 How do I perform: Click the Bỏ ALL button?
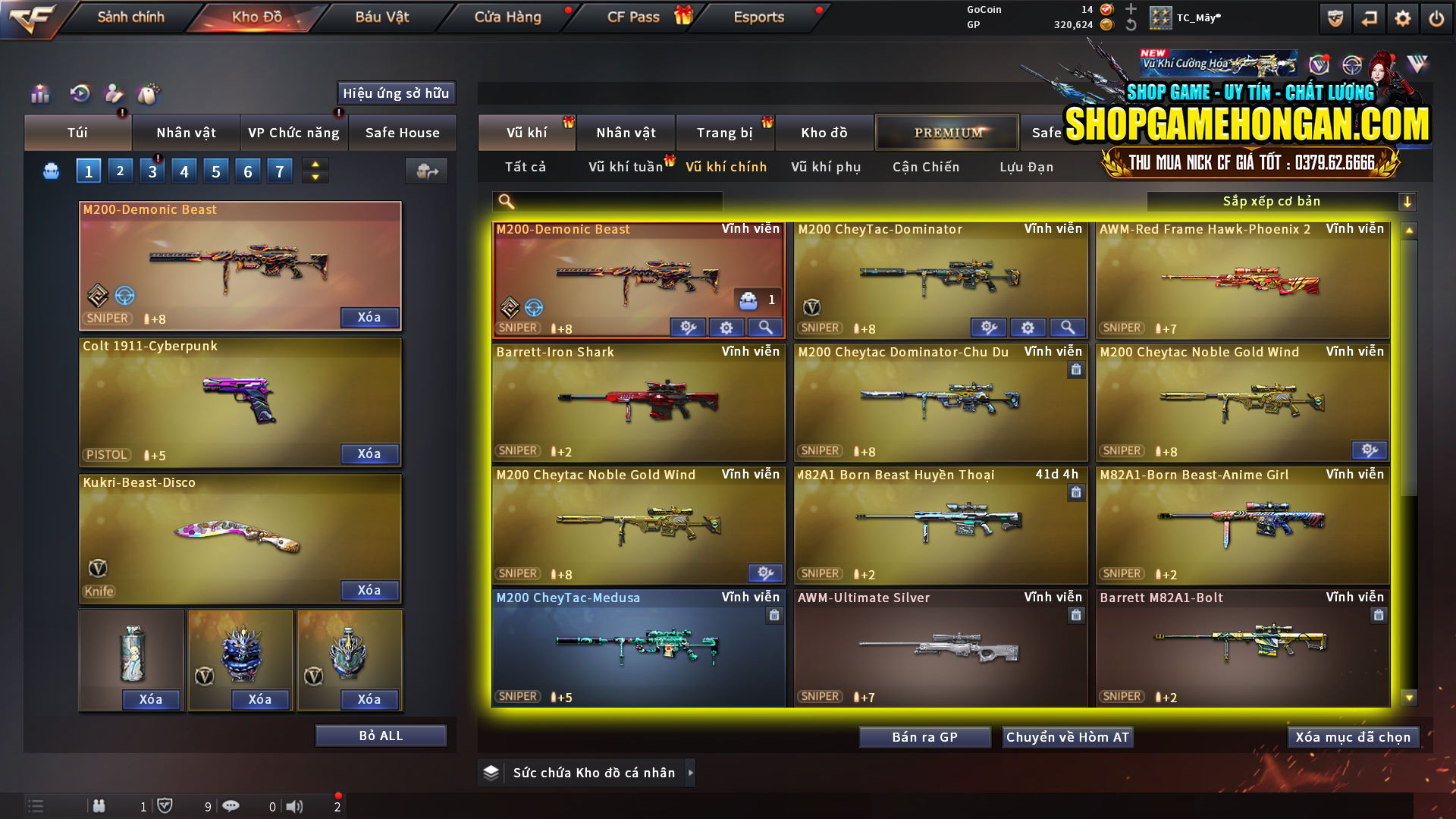click(380, 735)
